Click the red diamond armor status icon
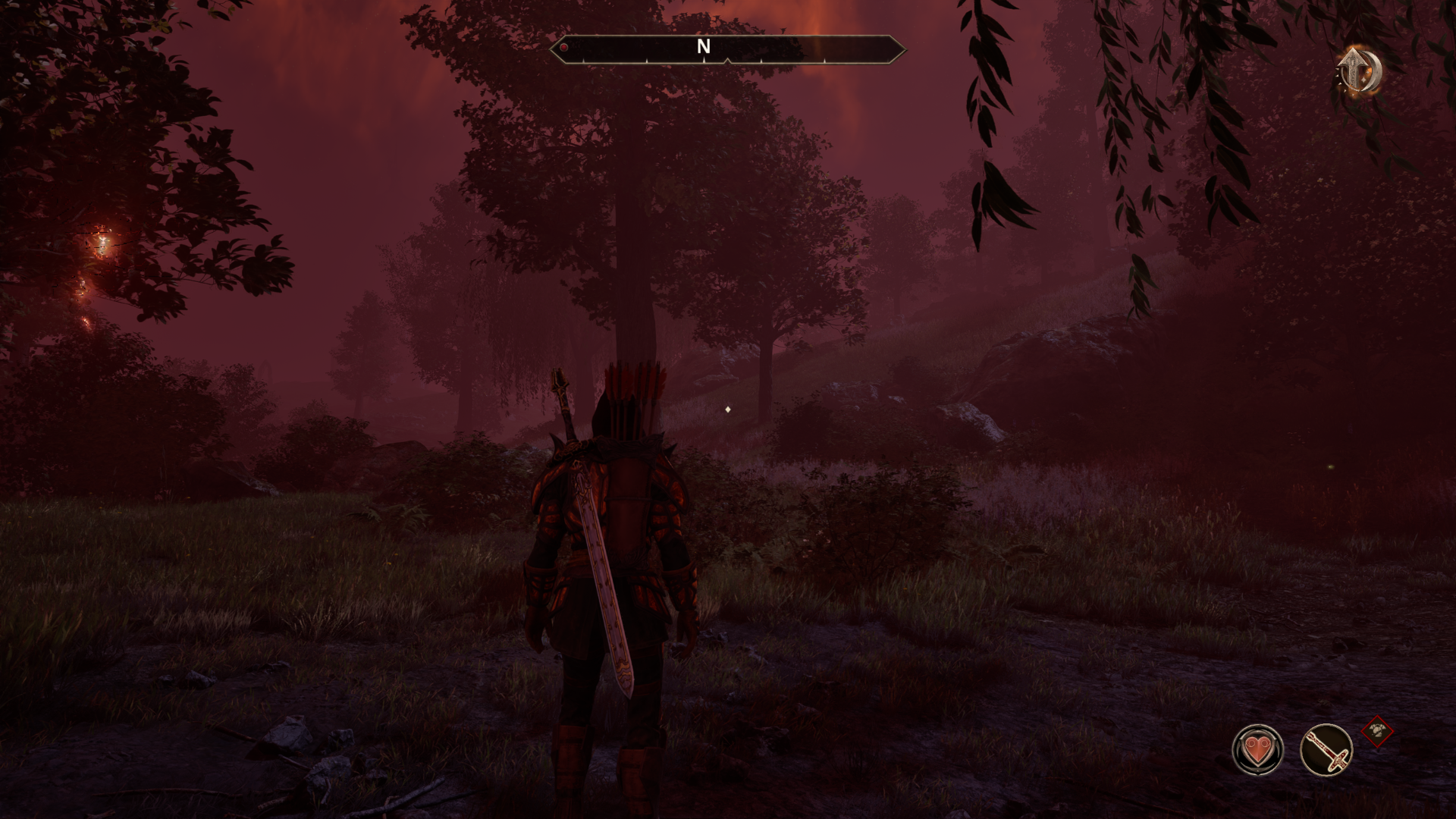Image resolution: width=1456 pixels, height=819 pixels. click(1377, 732)
